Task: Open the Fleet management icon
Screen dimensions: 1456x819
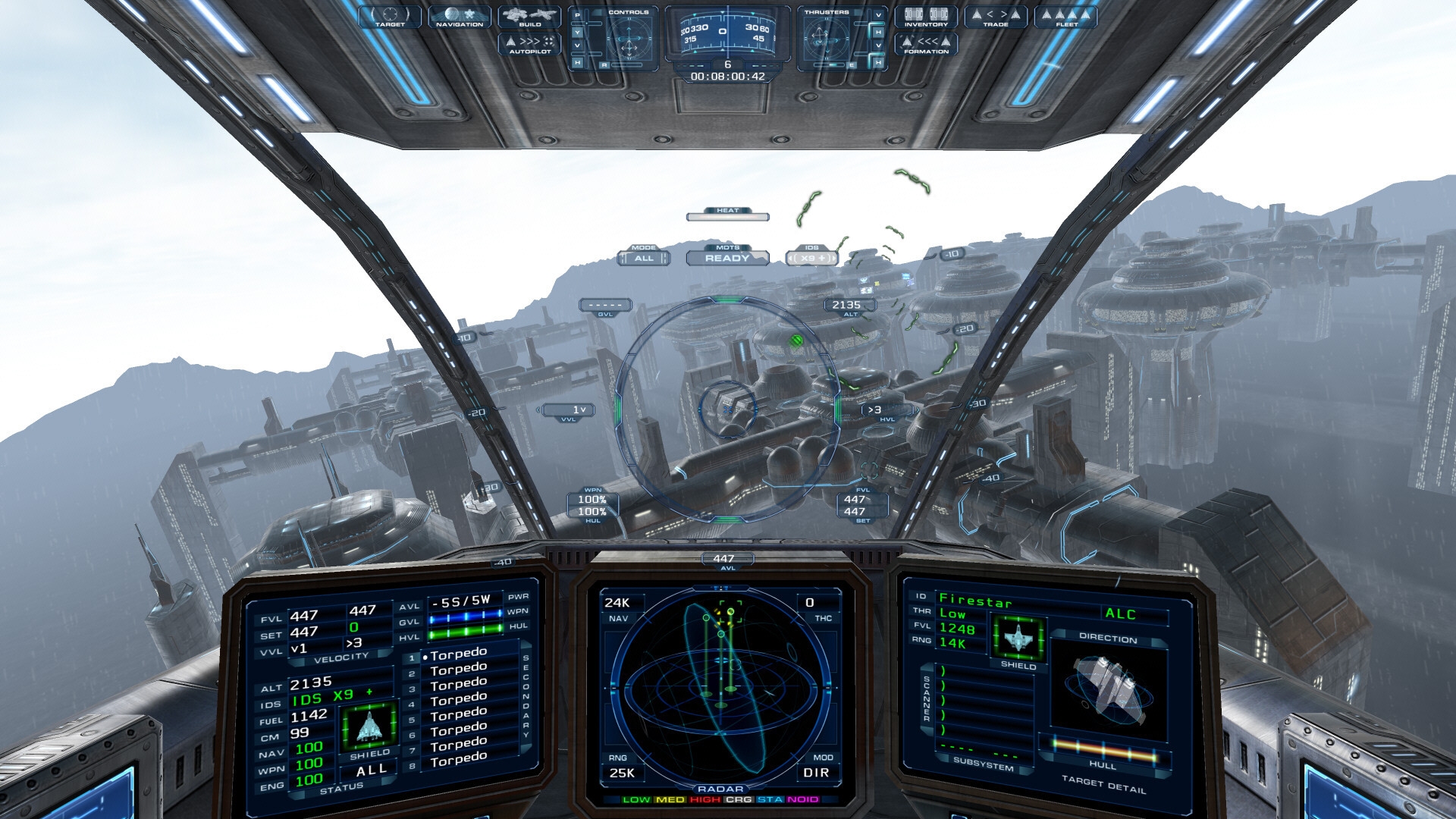Action: click(1067, 17)
